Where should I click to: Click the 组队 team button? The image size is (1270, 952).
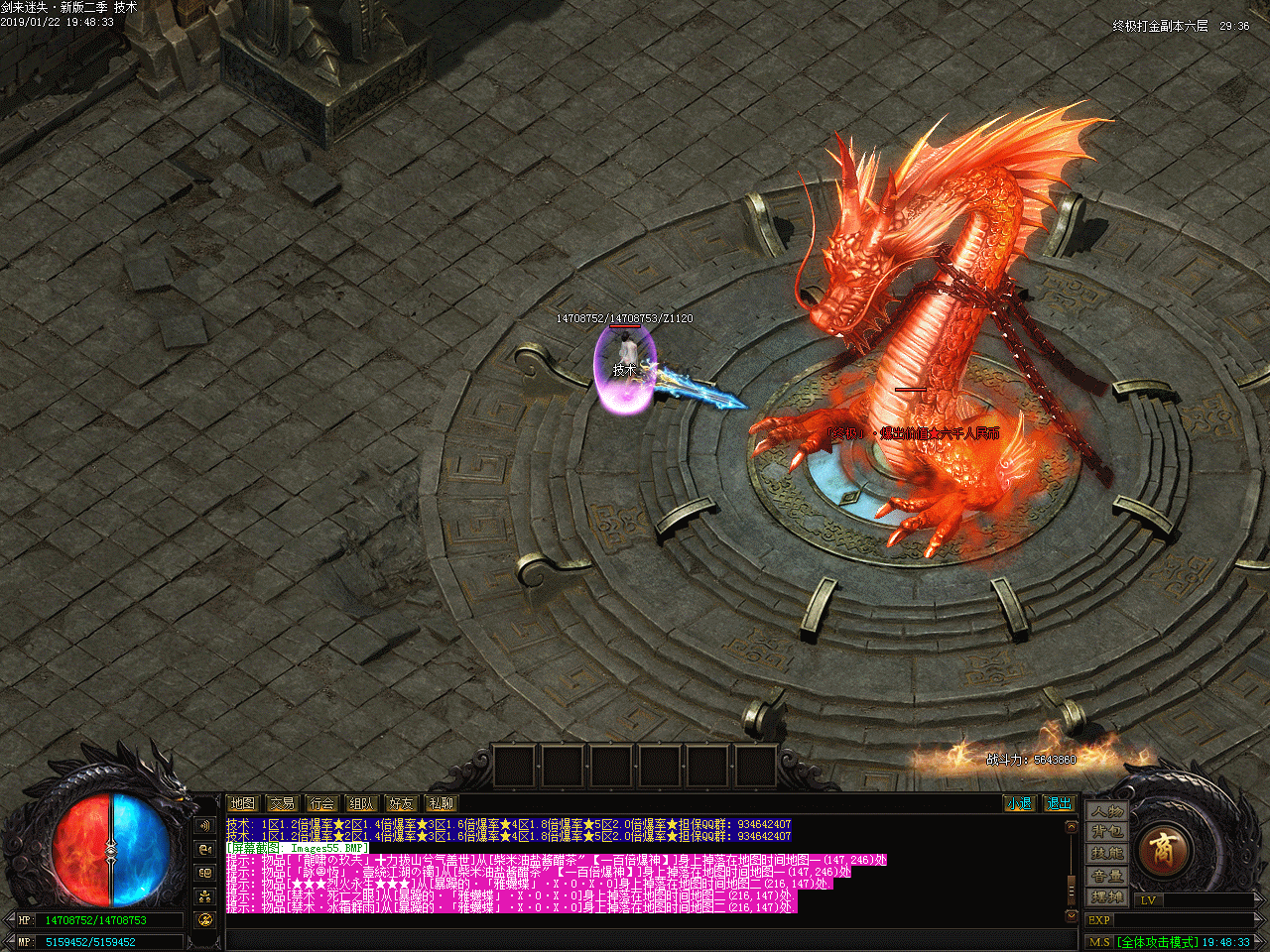point(361,803)
